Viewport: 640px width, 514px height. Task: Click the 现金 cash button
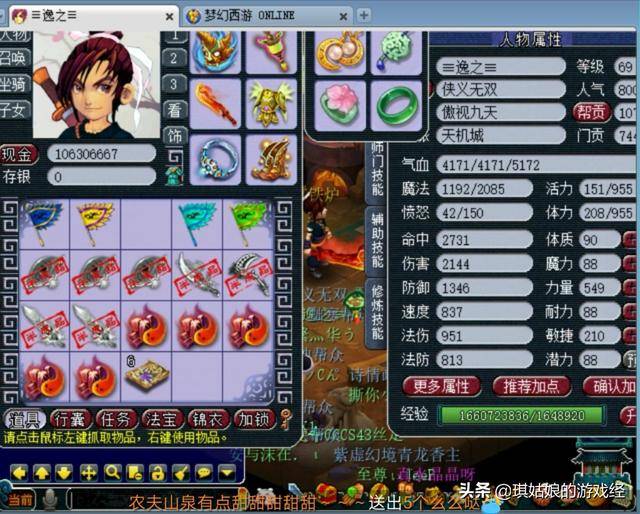pyautogui.click(x=19, y=154)
